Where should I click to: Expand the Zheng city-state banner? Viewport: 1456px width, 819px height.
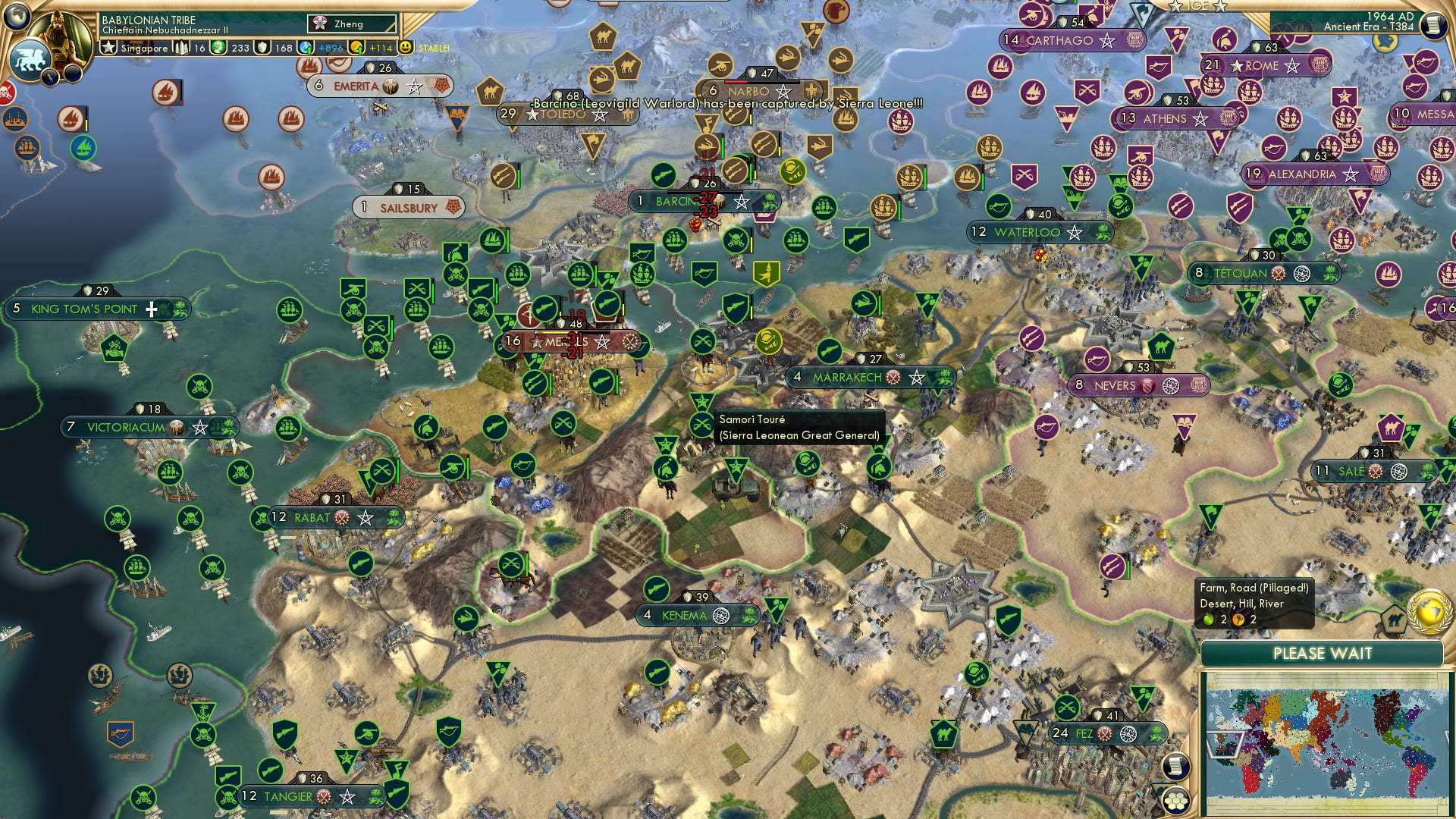350,24
